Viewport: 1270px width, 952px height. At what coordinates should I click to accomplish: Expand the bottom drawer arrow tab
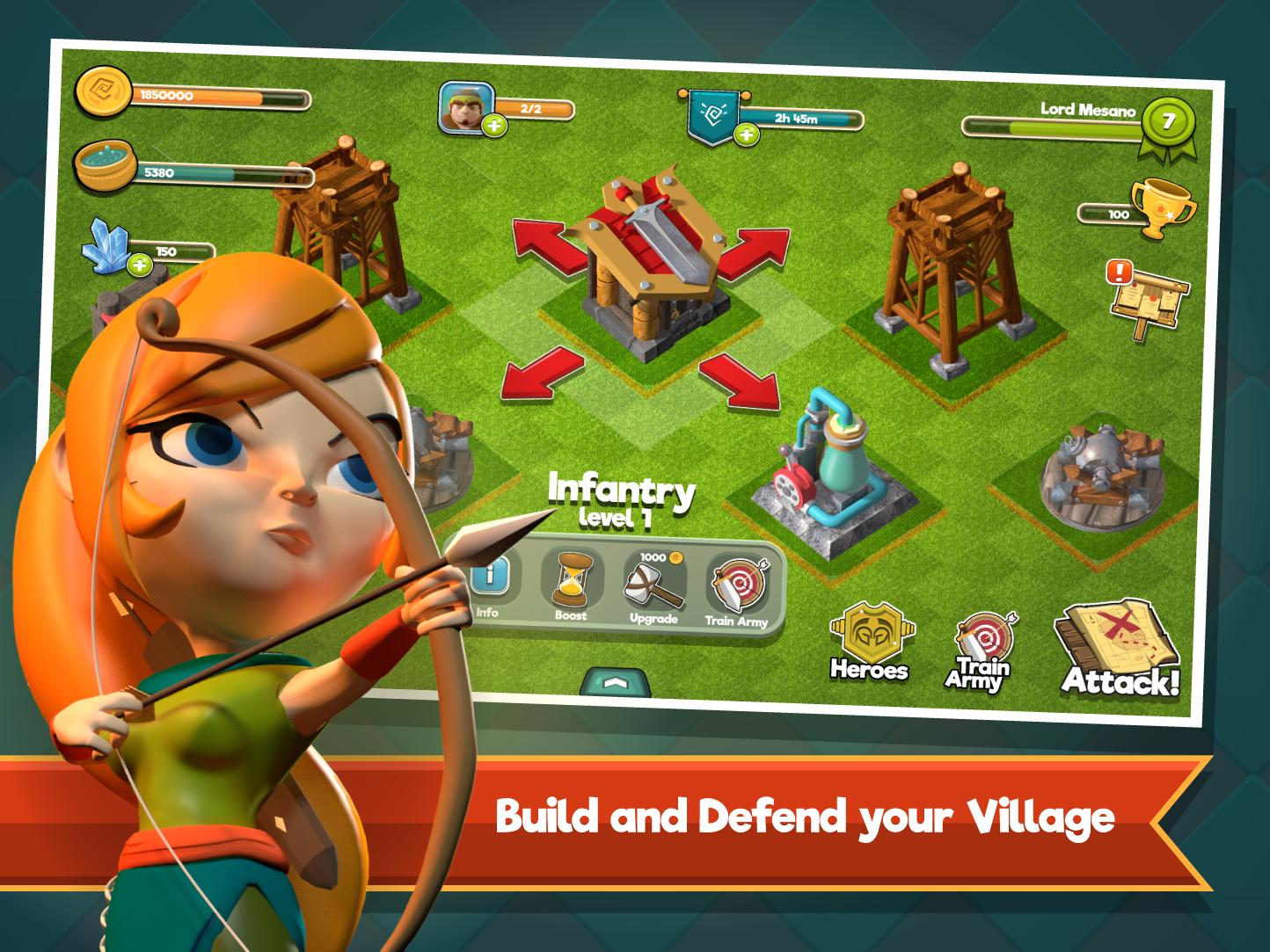(616, 681)
